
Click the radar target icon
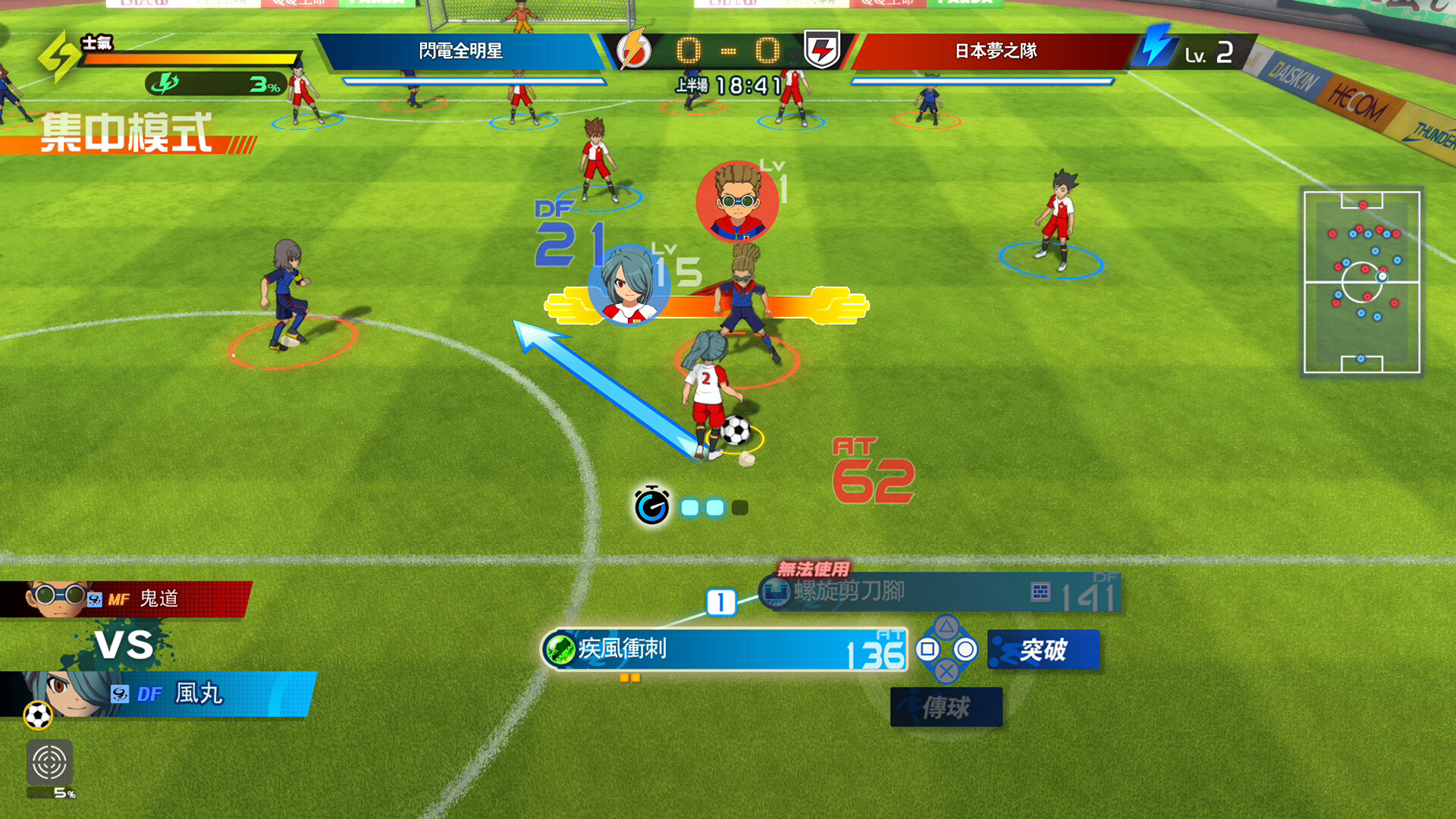[x=49, y=762]
